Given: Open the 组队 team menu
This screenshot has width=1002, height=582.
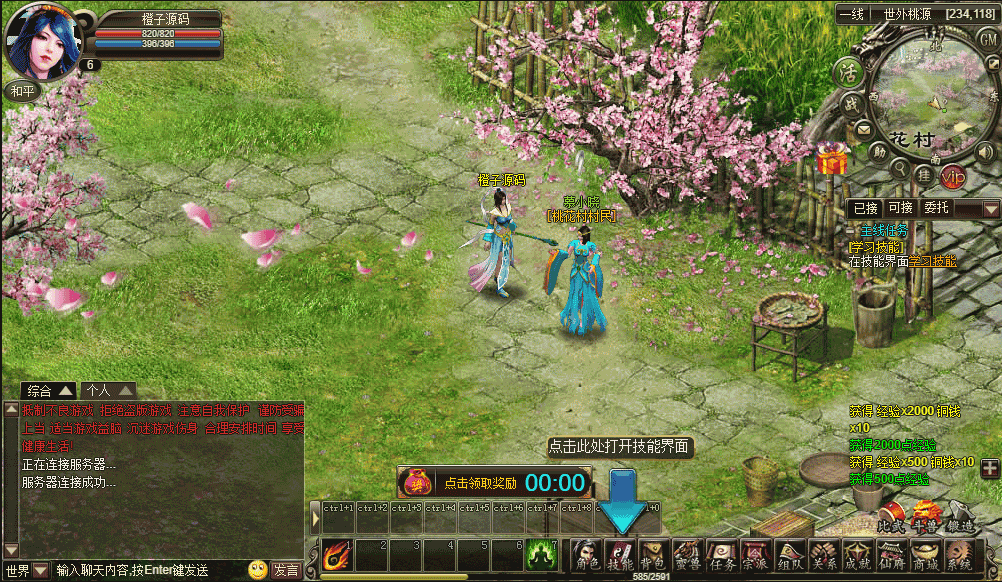Looking at the screenshot, I should tap(790, 555).
